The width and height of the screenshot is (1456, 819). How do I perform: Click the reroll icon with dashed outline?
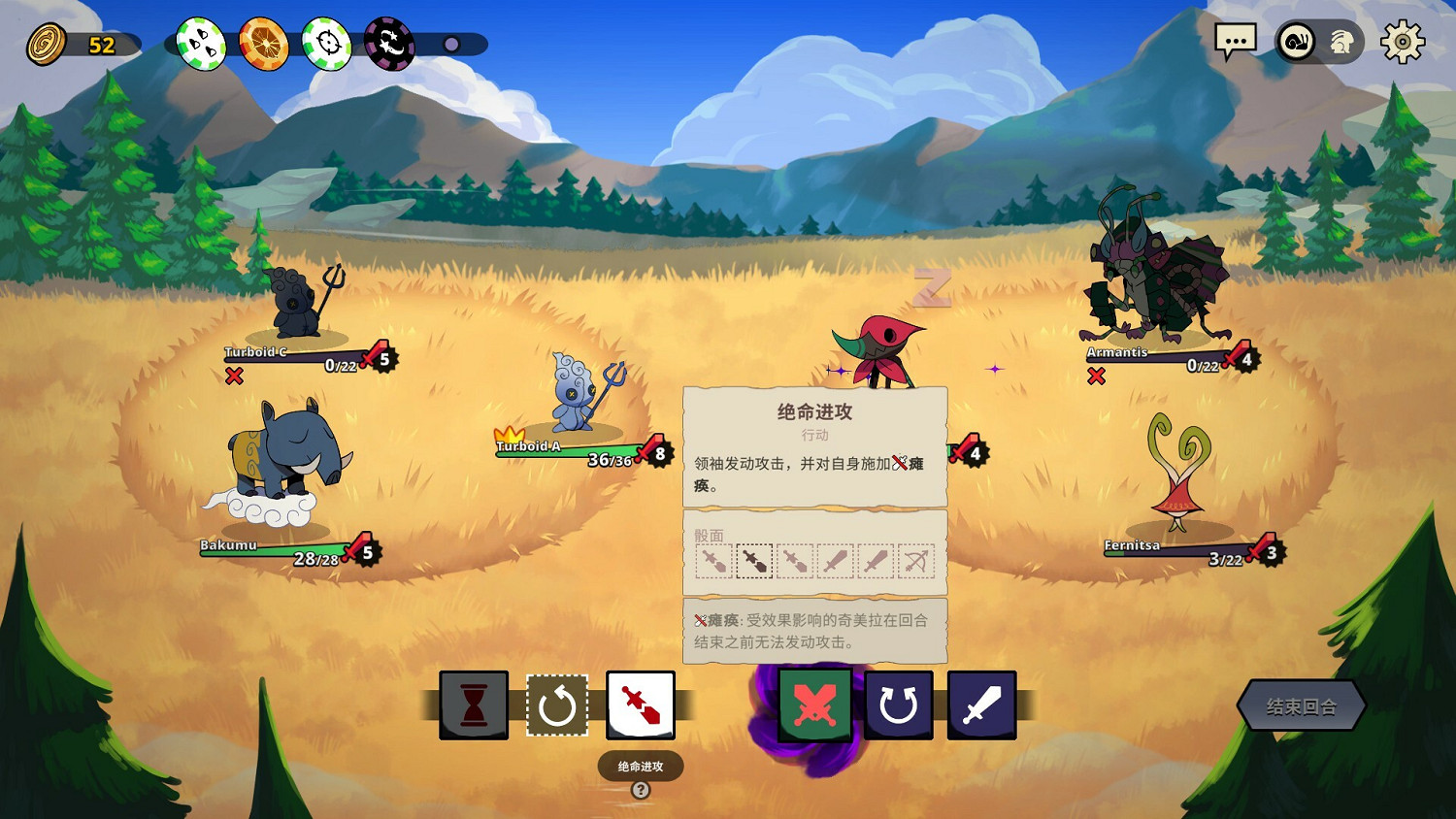pos(558,705)
